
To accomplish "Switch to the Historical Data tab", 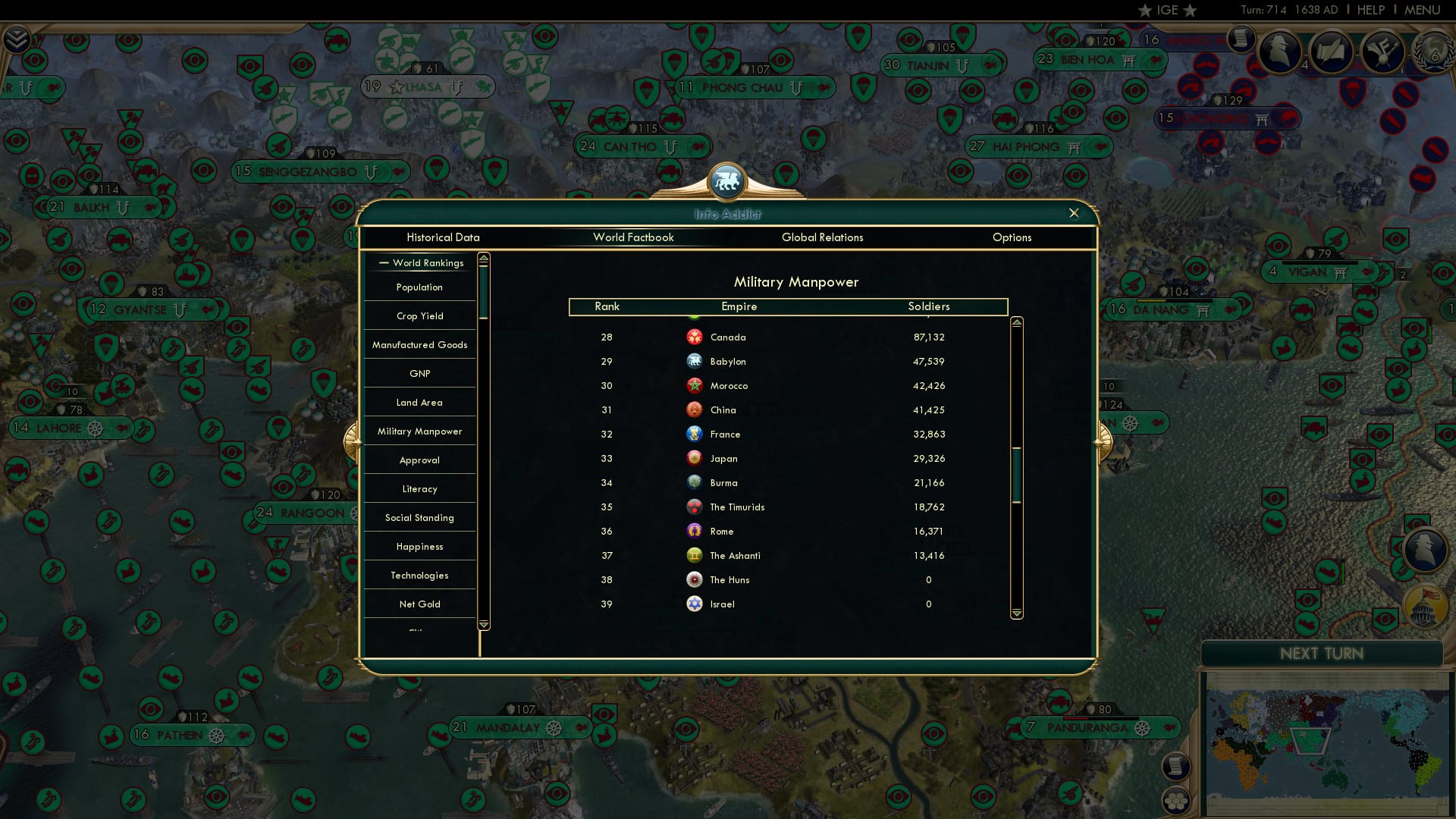I will (443, 237).
